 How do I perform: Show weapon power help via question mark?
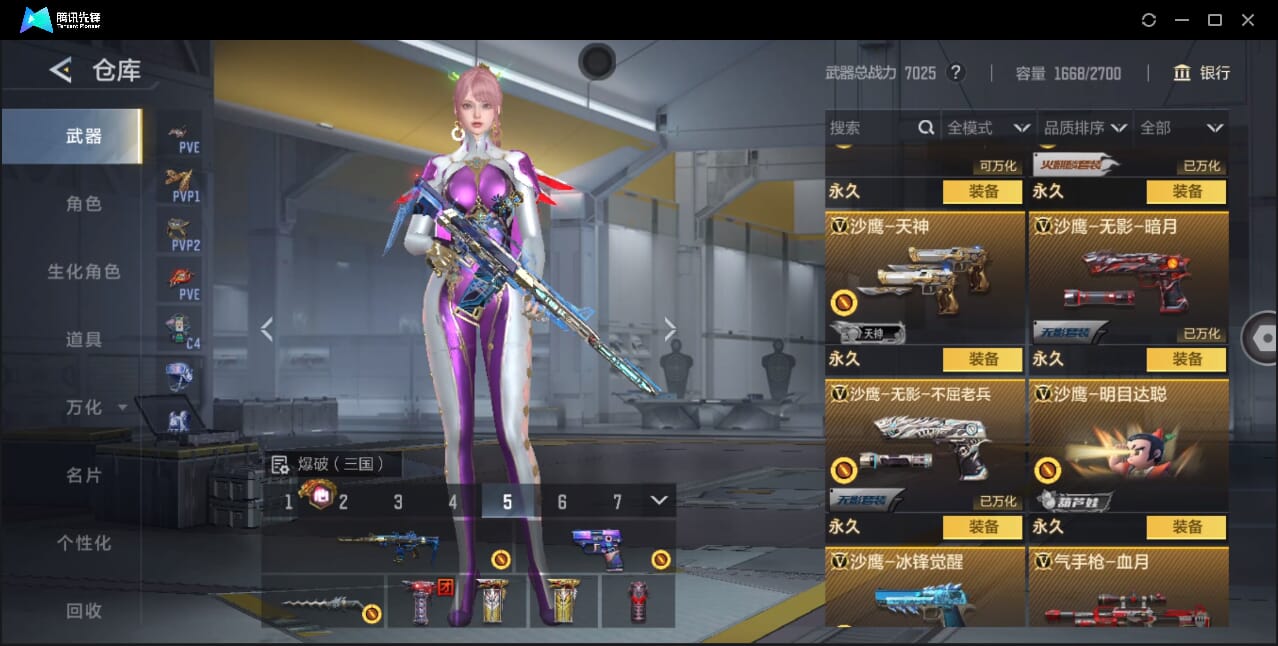(956, 73)
